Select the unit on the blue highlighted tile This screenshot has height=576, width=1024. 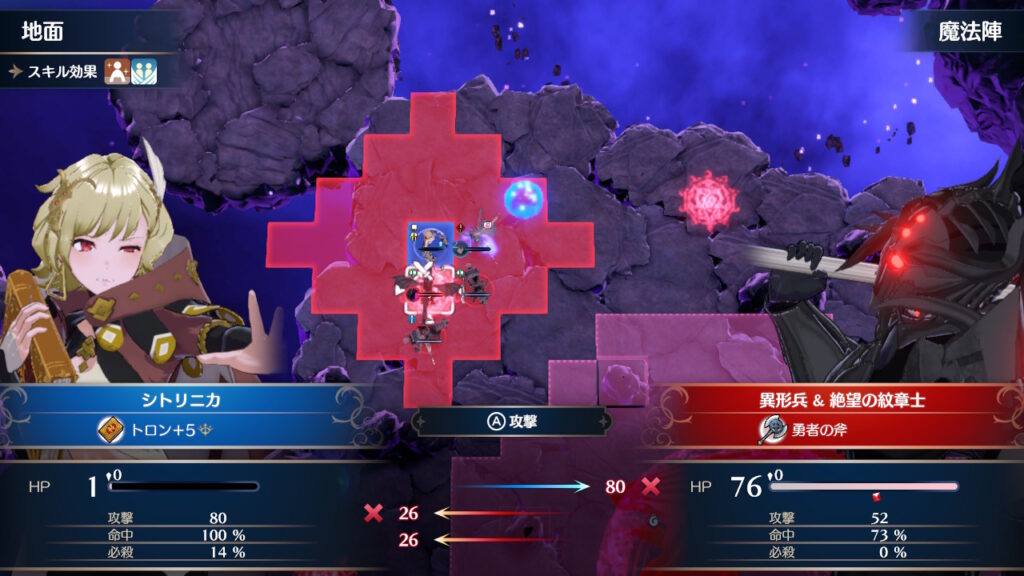click(431, 241)
